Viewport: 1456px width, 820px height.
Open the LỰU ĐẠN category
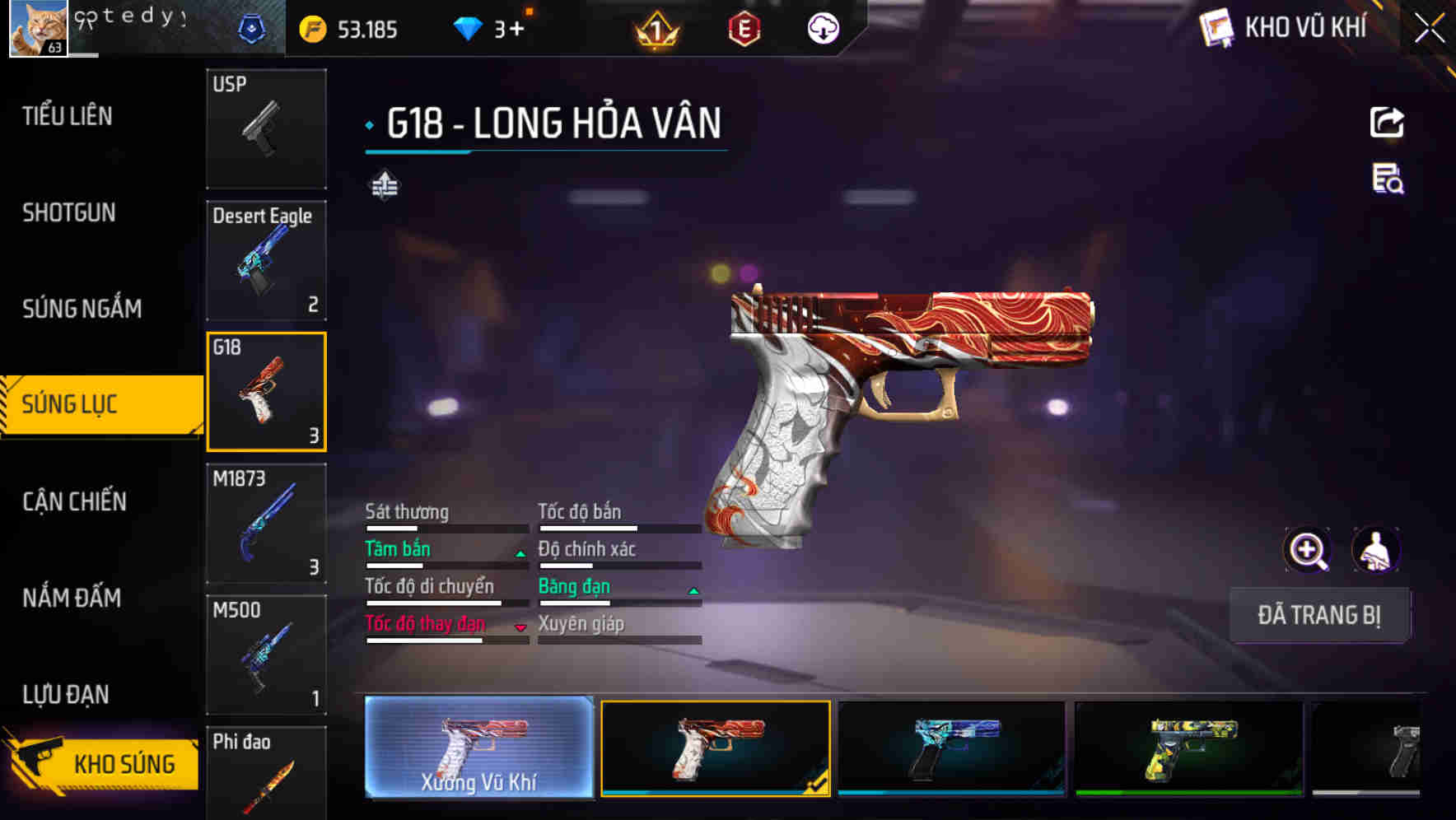66,694
